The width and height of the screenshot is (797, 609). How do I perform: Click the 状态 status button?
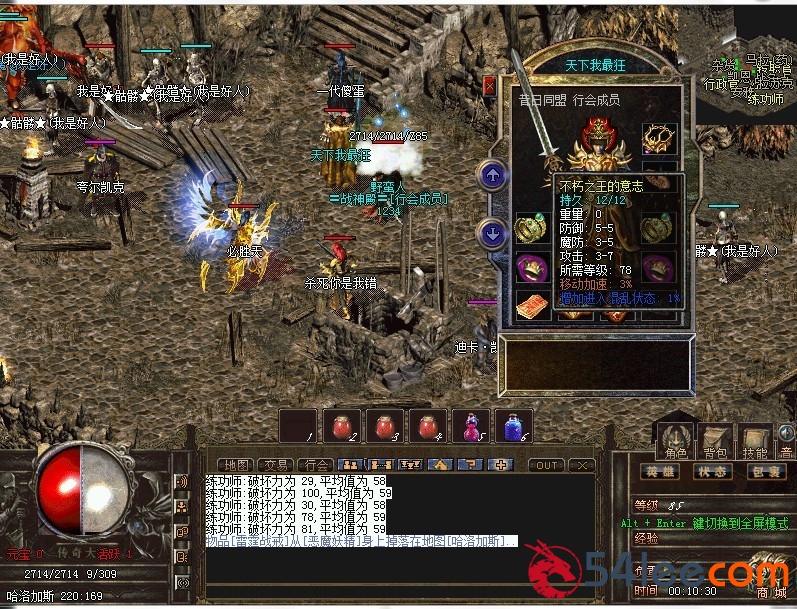(x=712, y=471)
